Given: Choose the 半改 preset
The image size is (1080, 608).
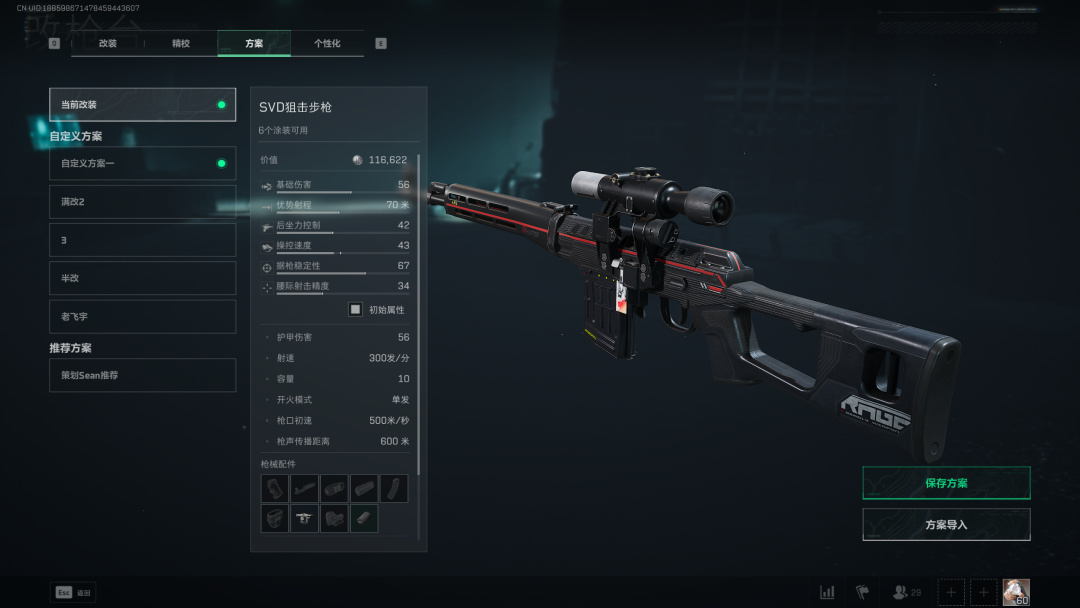Looking at the screenshot, I should click(142, 278).
